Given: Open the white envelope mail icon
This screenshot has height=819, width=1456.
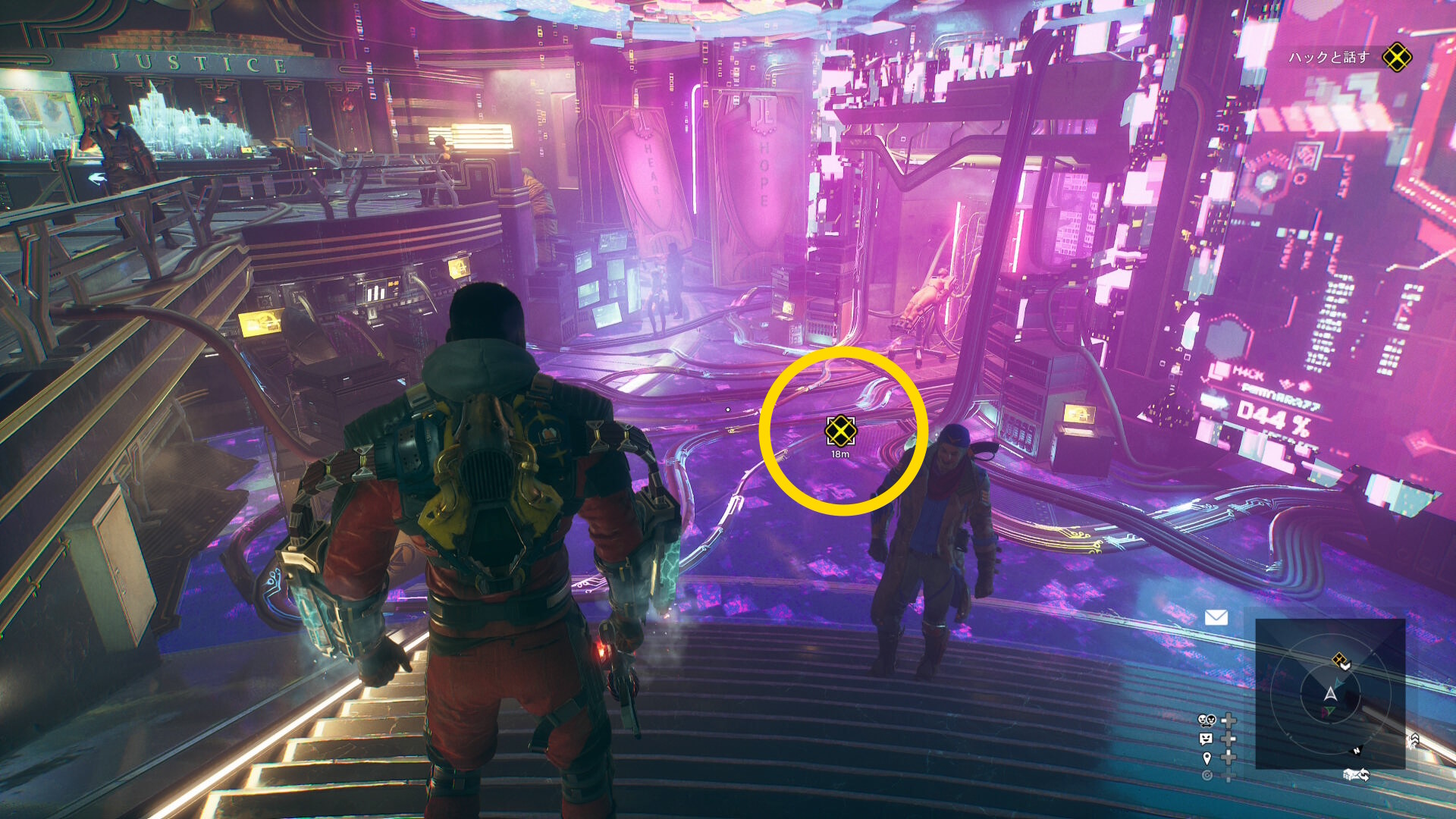Looking at the screenshot, I should tap(1216, 618).
